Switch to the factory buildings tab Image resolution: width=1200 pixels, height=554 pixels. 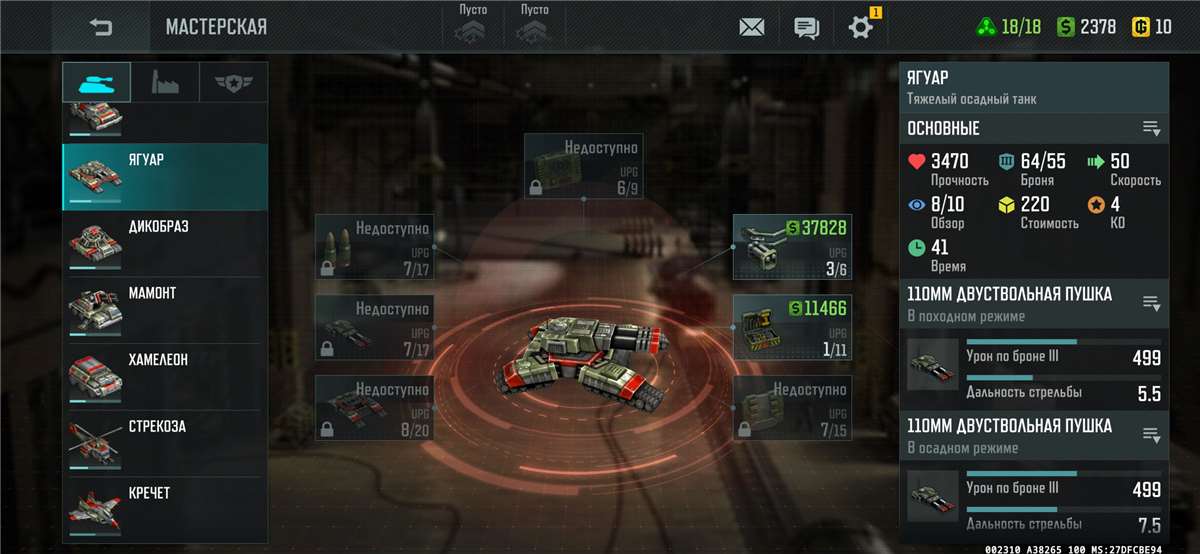click(165, 82)
